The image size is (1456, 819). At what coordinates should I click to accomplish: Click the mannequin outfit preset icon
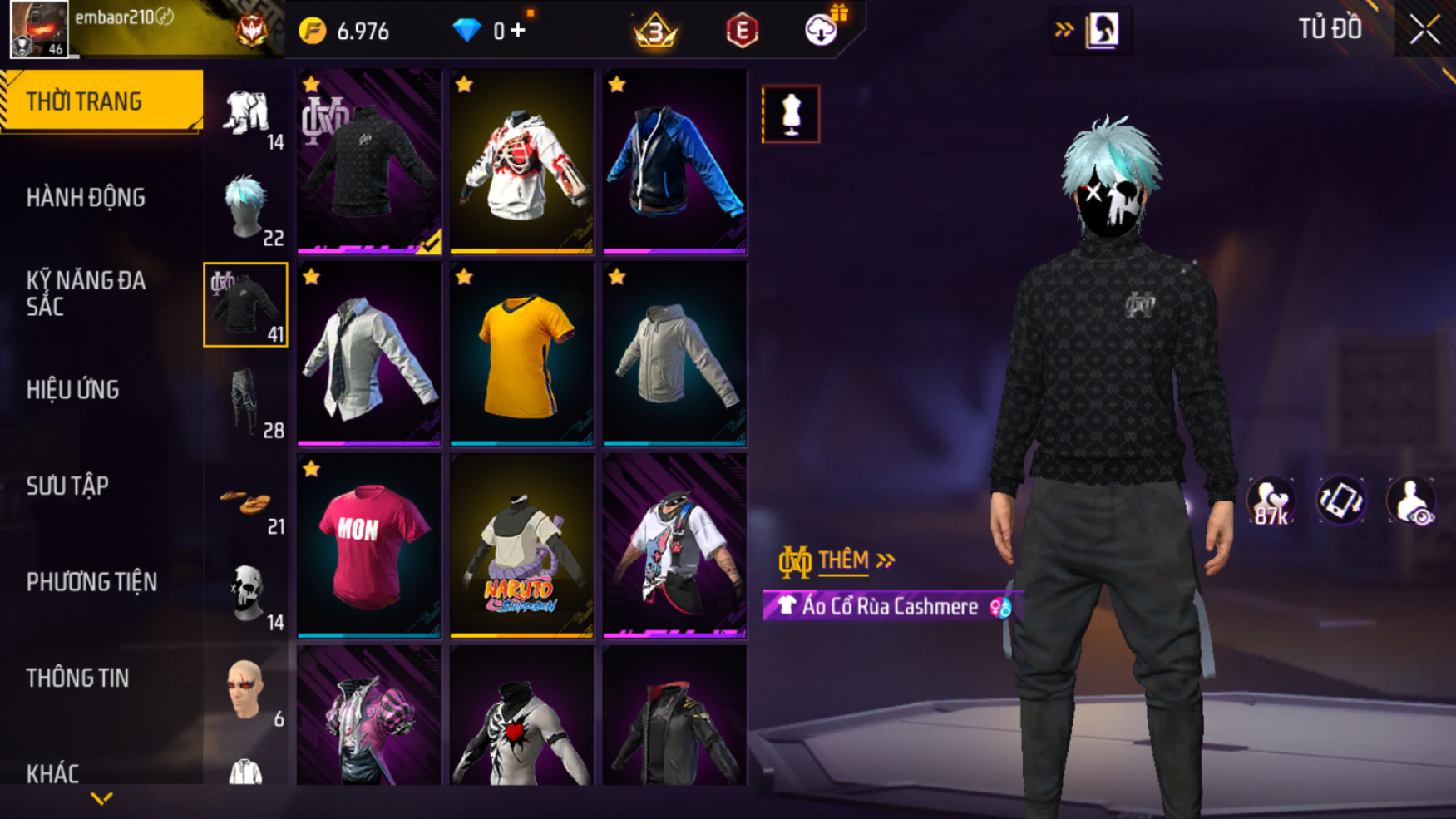tap(791, 114)
